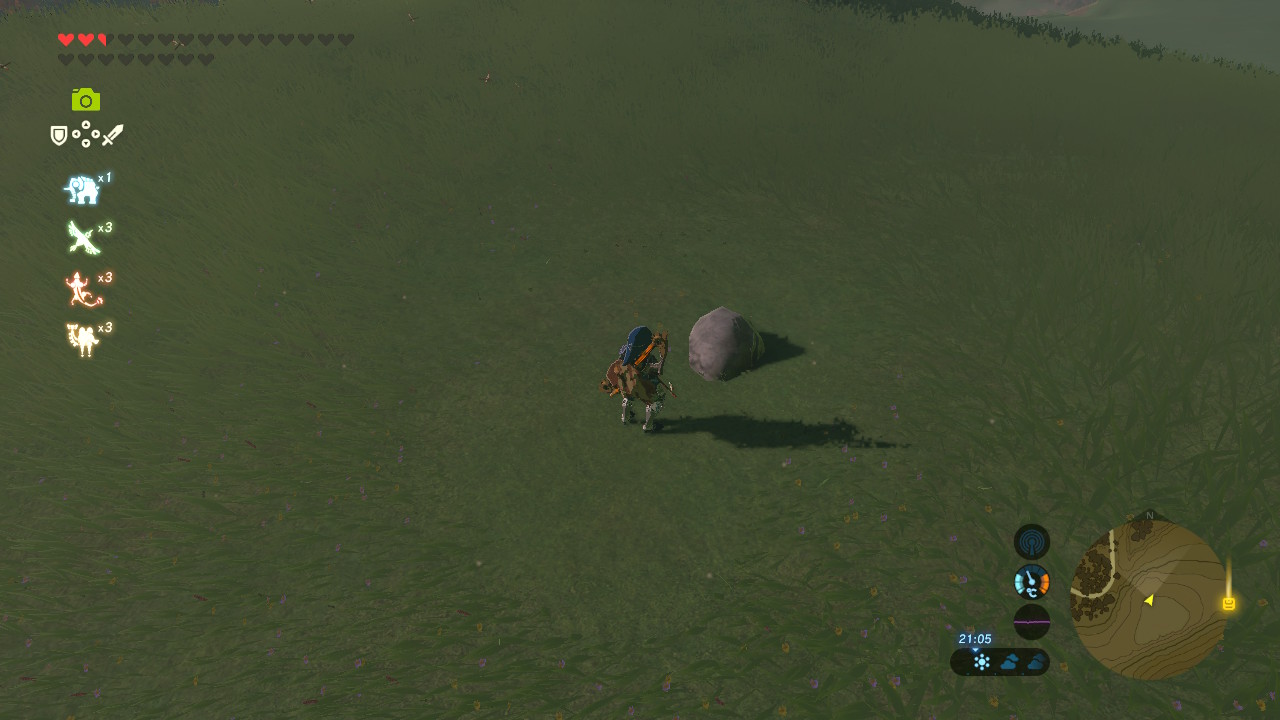The width and height of the screenshot is (1280, 720).
Task: Activate Urbosa's Fury camel icon
Action: (x=84, y=340)
